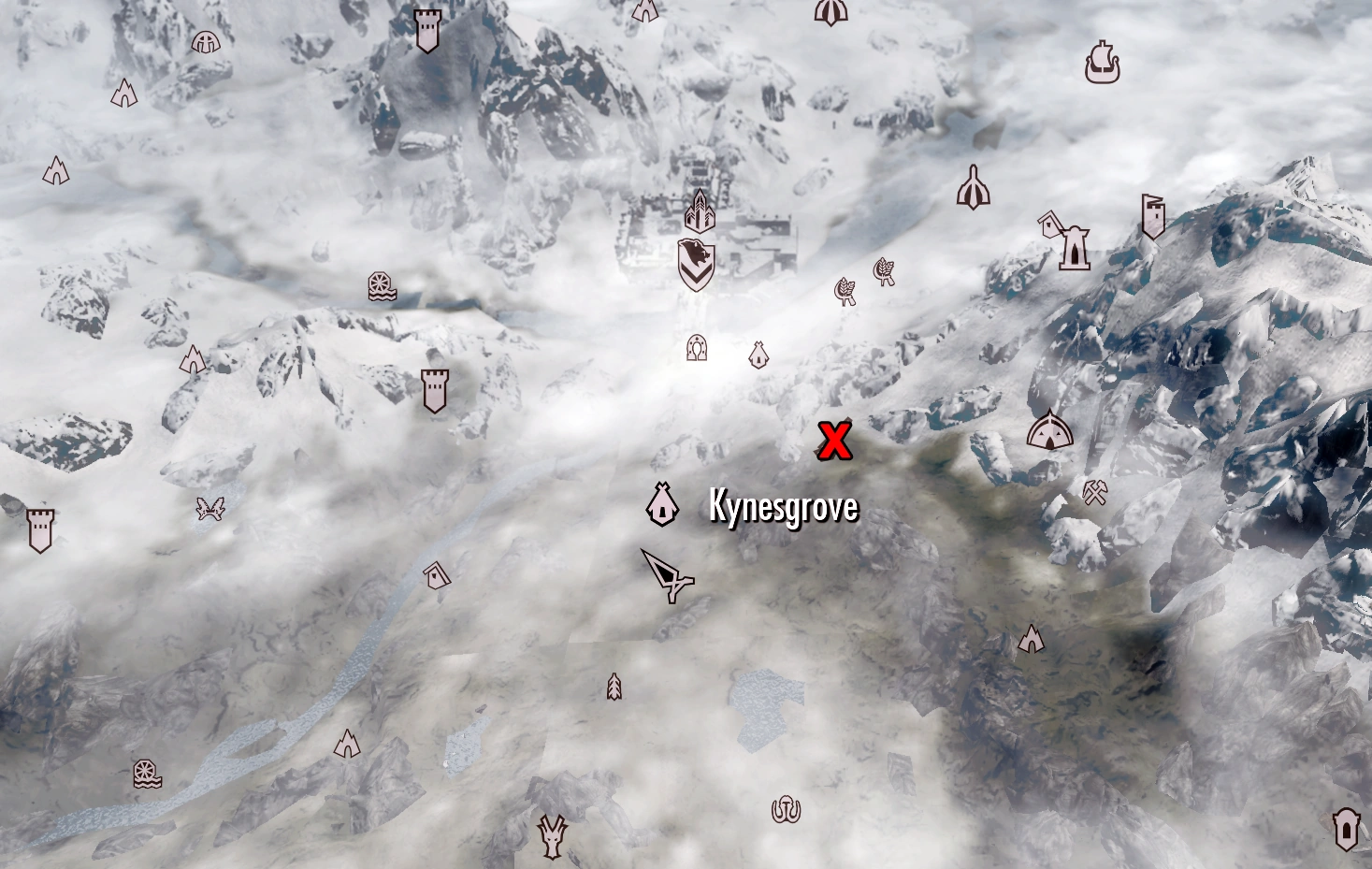Open the crossed-pickaxe mine marker
Image resolution: width=1372 pixels, height=869 pixels.
(x=1093, y=491)
